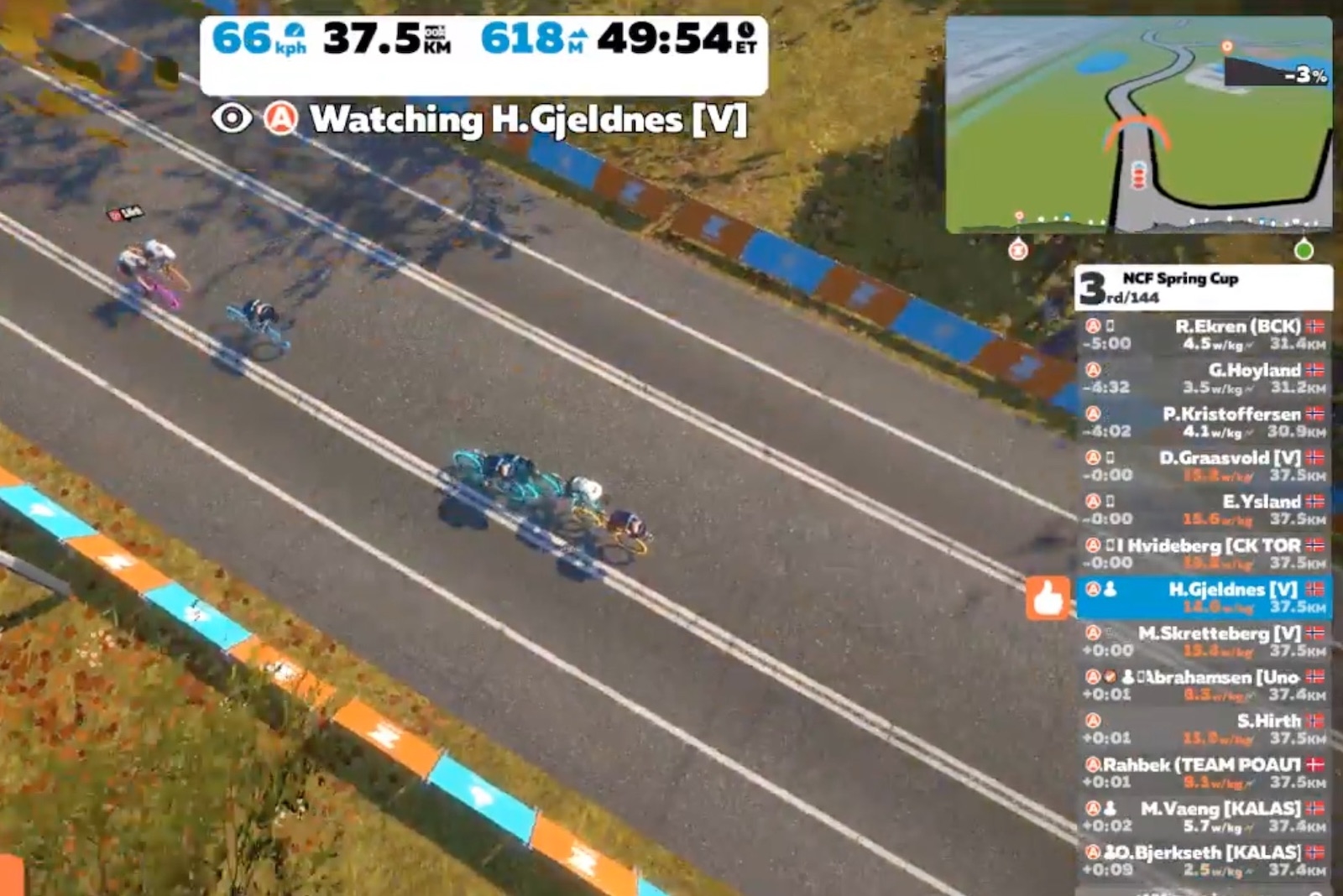The image size is (1343, 896).
Task: Give a Ride On with the thumbs-up button
Action: [x=1048, y=598]
